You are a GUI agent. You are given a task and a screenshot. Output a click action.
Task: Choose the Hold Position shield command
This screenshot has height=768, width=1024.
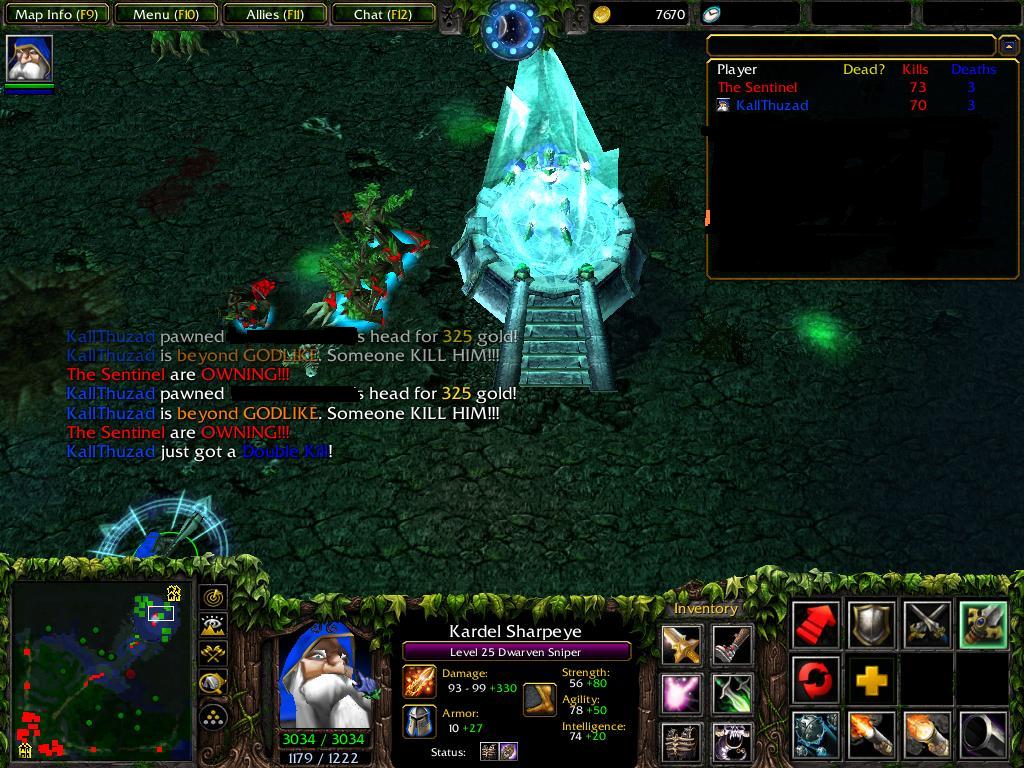(872, 626)
